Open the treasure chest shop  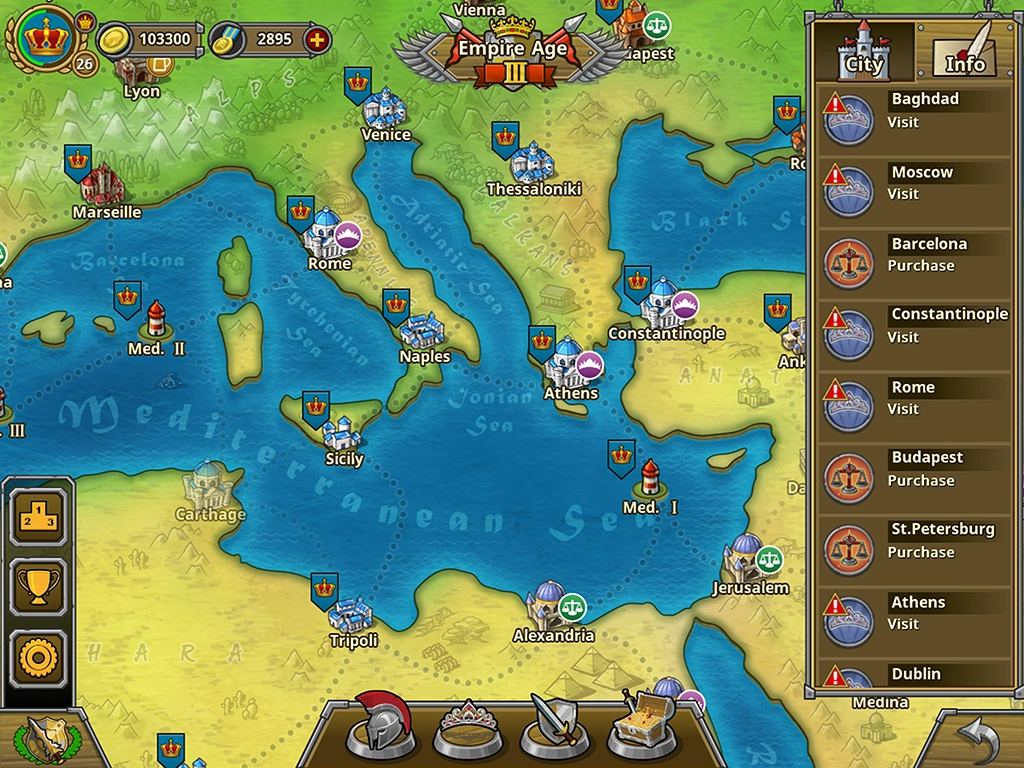pyautogui.click(x=641, y=725)
